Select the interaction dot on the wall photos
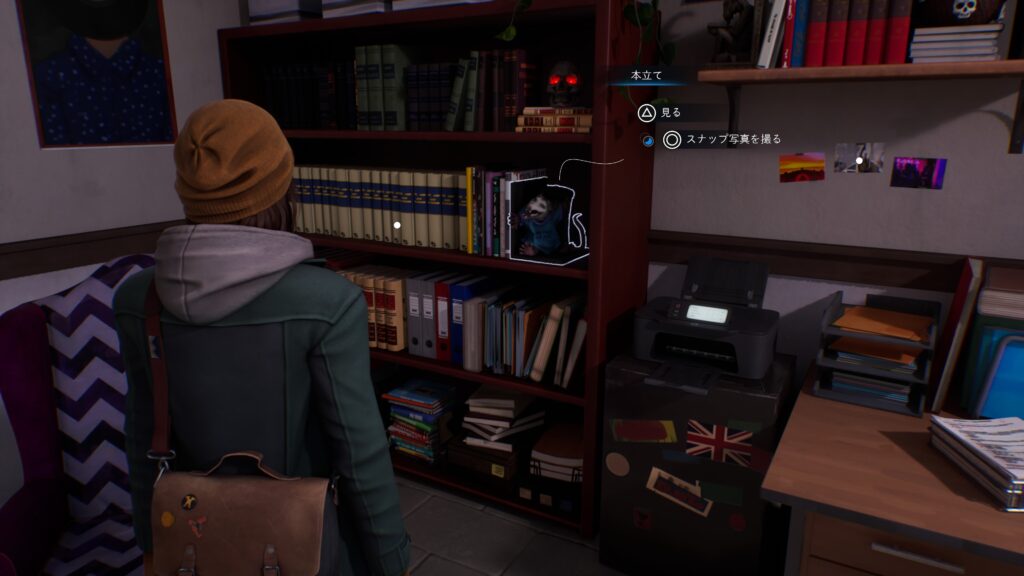The height and width of the screenshot is (576, 1024). (x=859, y=160)
